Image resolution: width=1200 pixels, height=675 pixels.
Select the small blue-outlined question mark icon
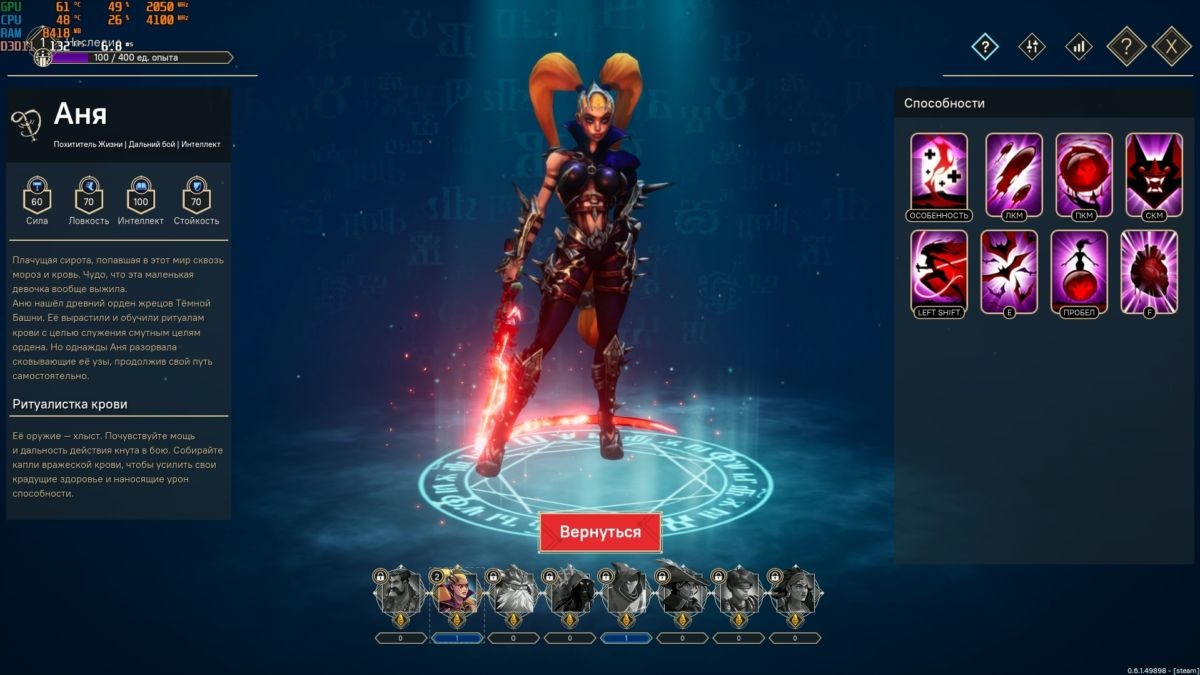(985, 46)
